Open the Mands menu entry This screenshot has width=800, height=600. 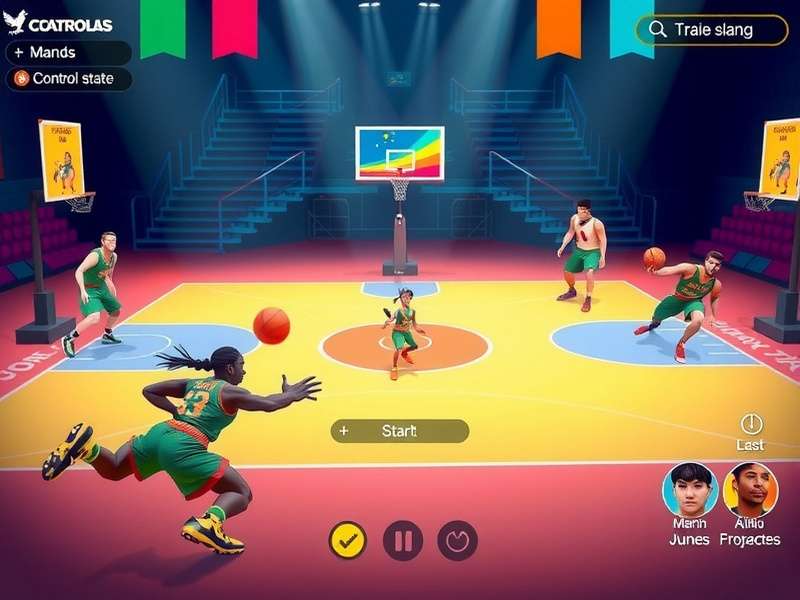(68, 53)
